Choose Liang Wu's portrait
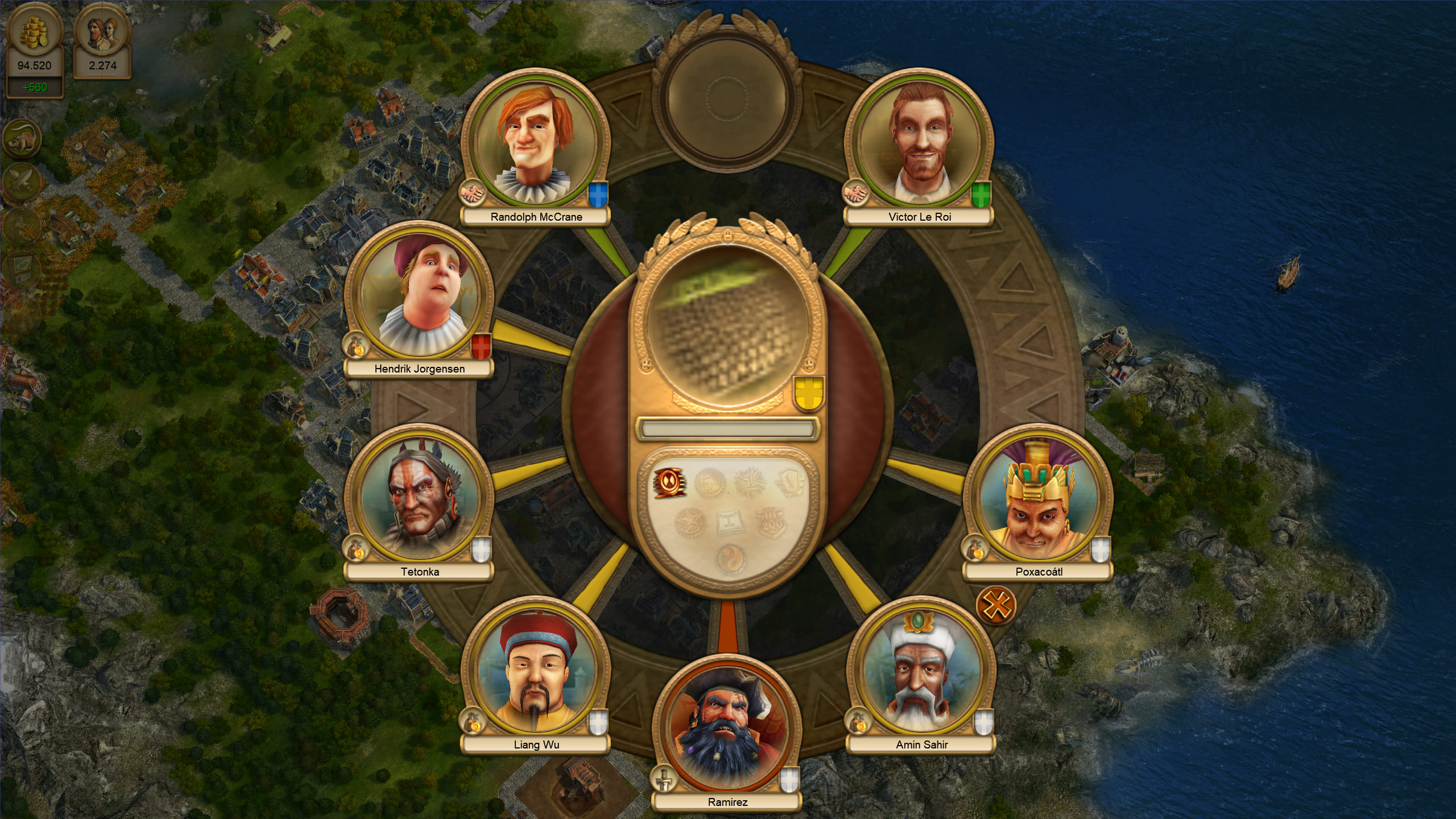 tap(535, 671)
